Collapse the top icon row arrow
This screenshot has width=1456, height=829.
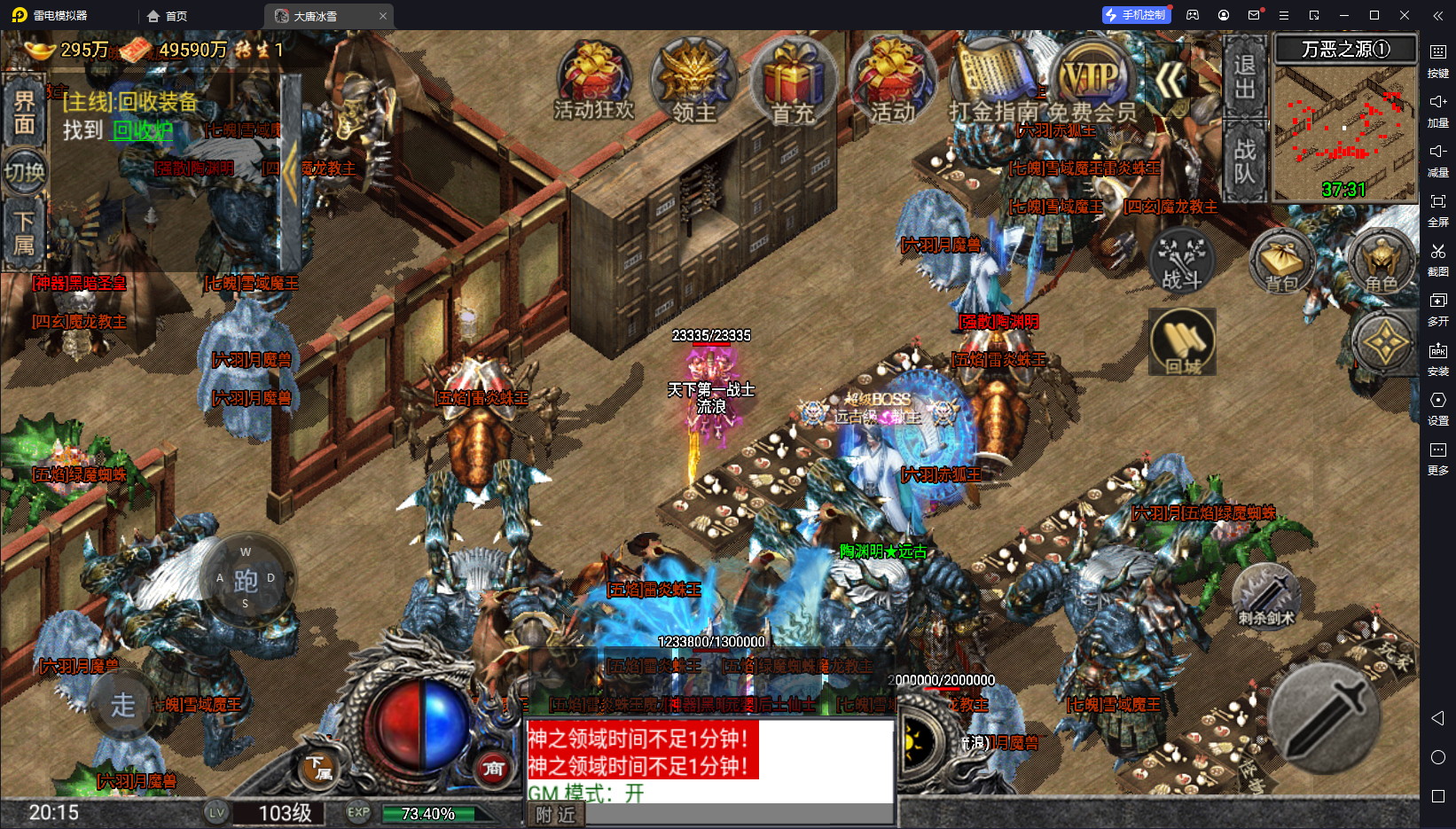(1170, 82)
